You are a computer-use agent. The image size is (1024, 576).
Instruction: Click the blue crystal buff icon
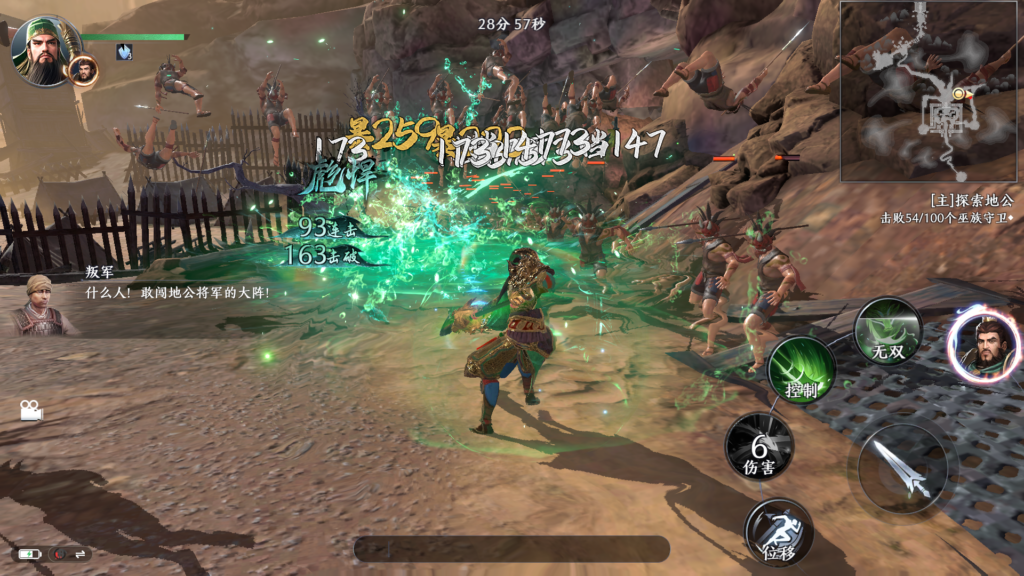click(124, 52)
